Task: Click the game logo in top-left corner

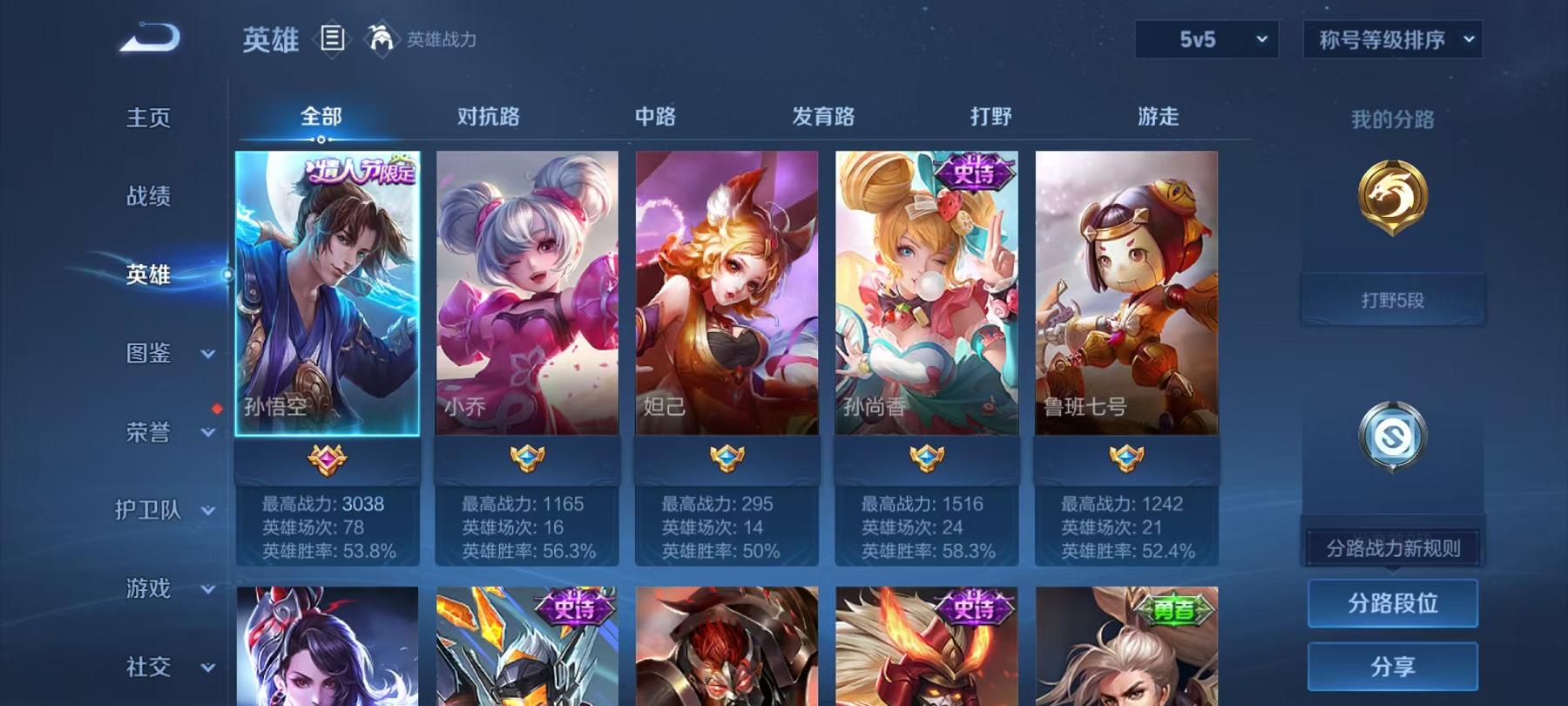Action: 148,37
